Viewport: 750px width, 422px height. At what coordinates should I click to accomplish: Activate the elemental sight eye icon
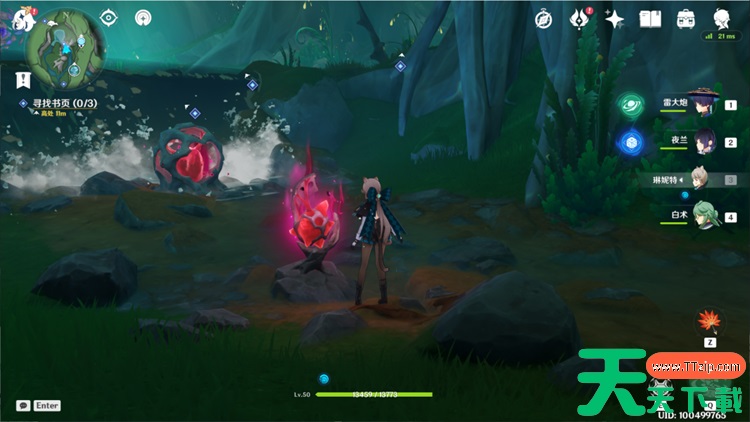click(x=109, y=18)
